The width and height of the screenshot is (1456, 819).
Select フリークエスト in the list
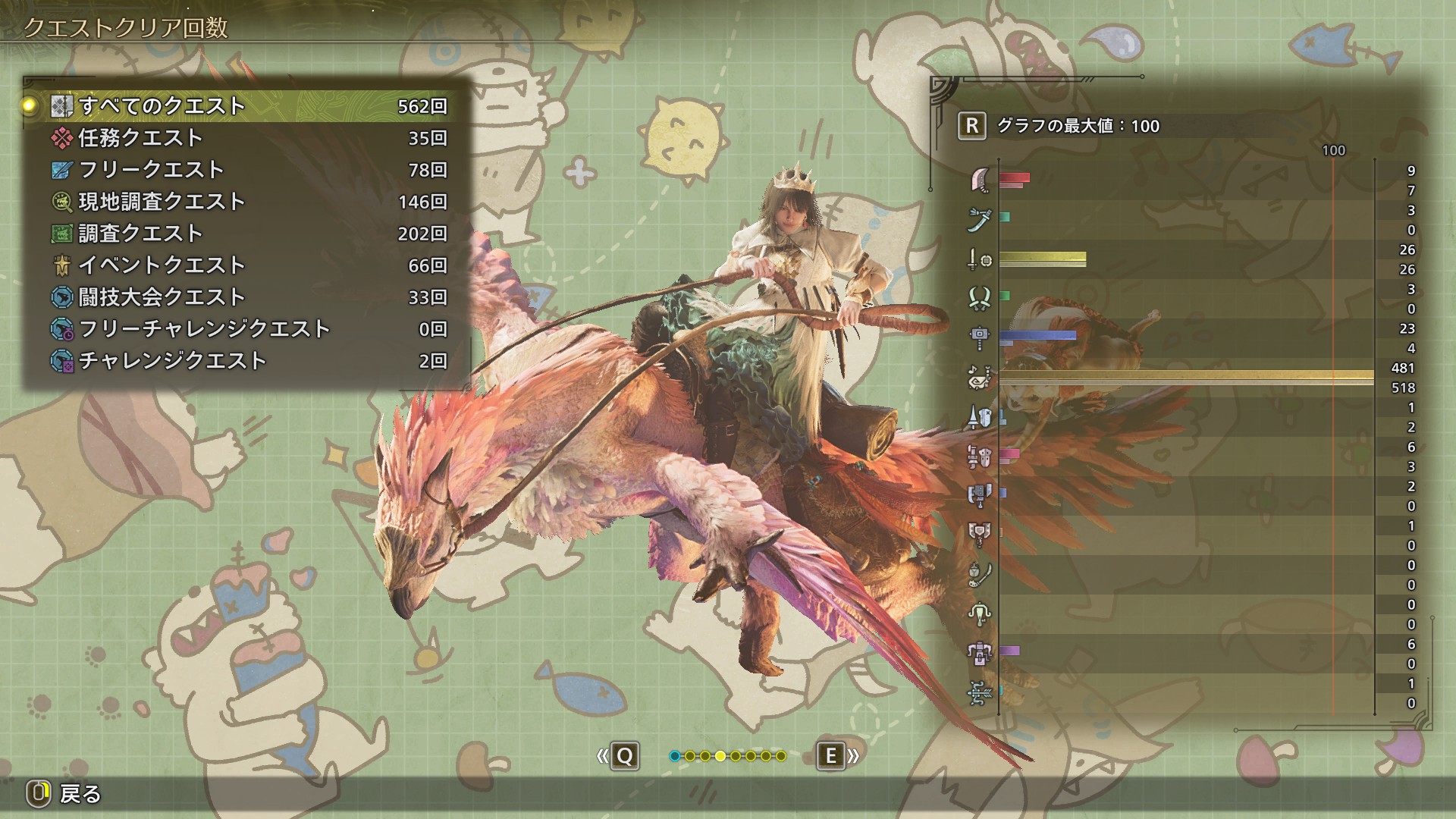249,170
